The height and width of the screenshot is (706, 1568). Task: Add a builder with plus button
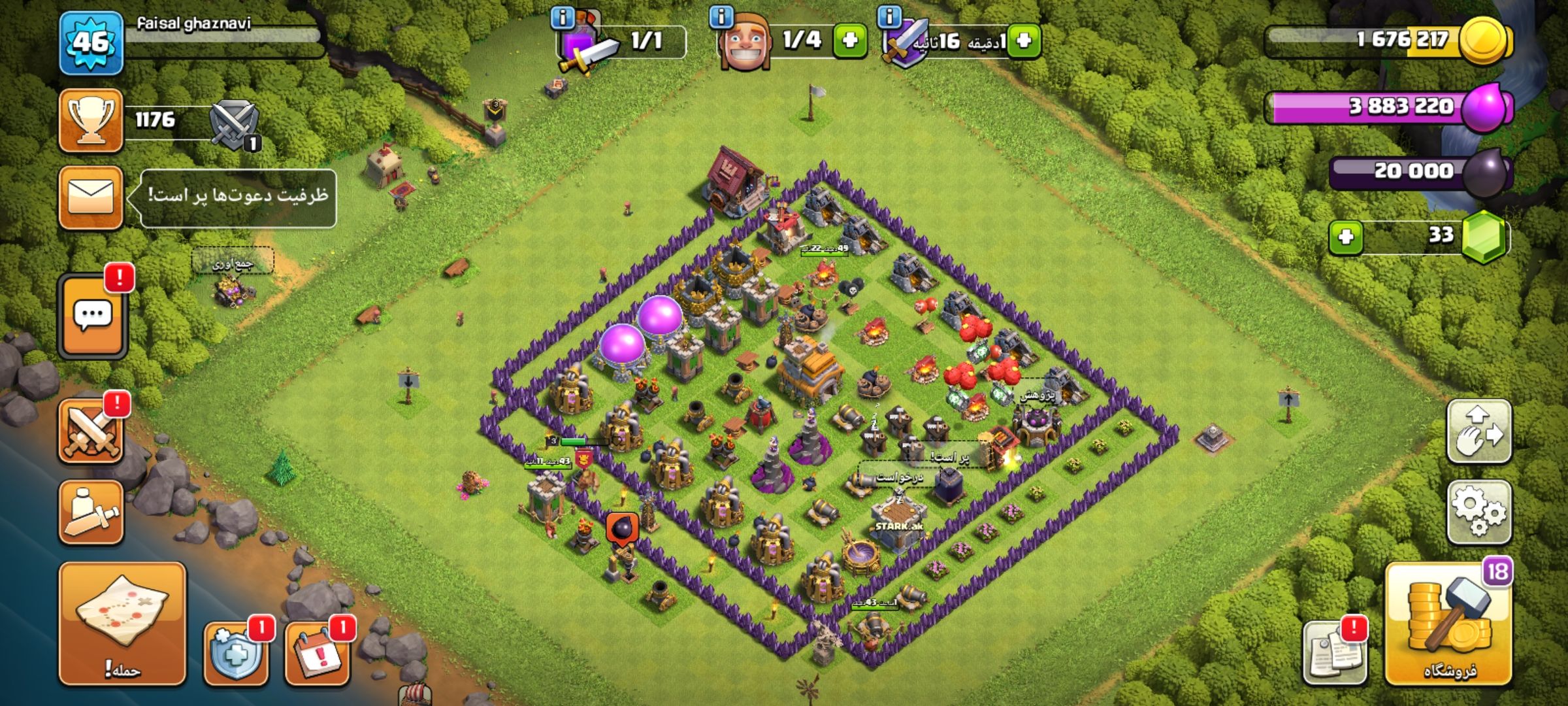[849, 41]
